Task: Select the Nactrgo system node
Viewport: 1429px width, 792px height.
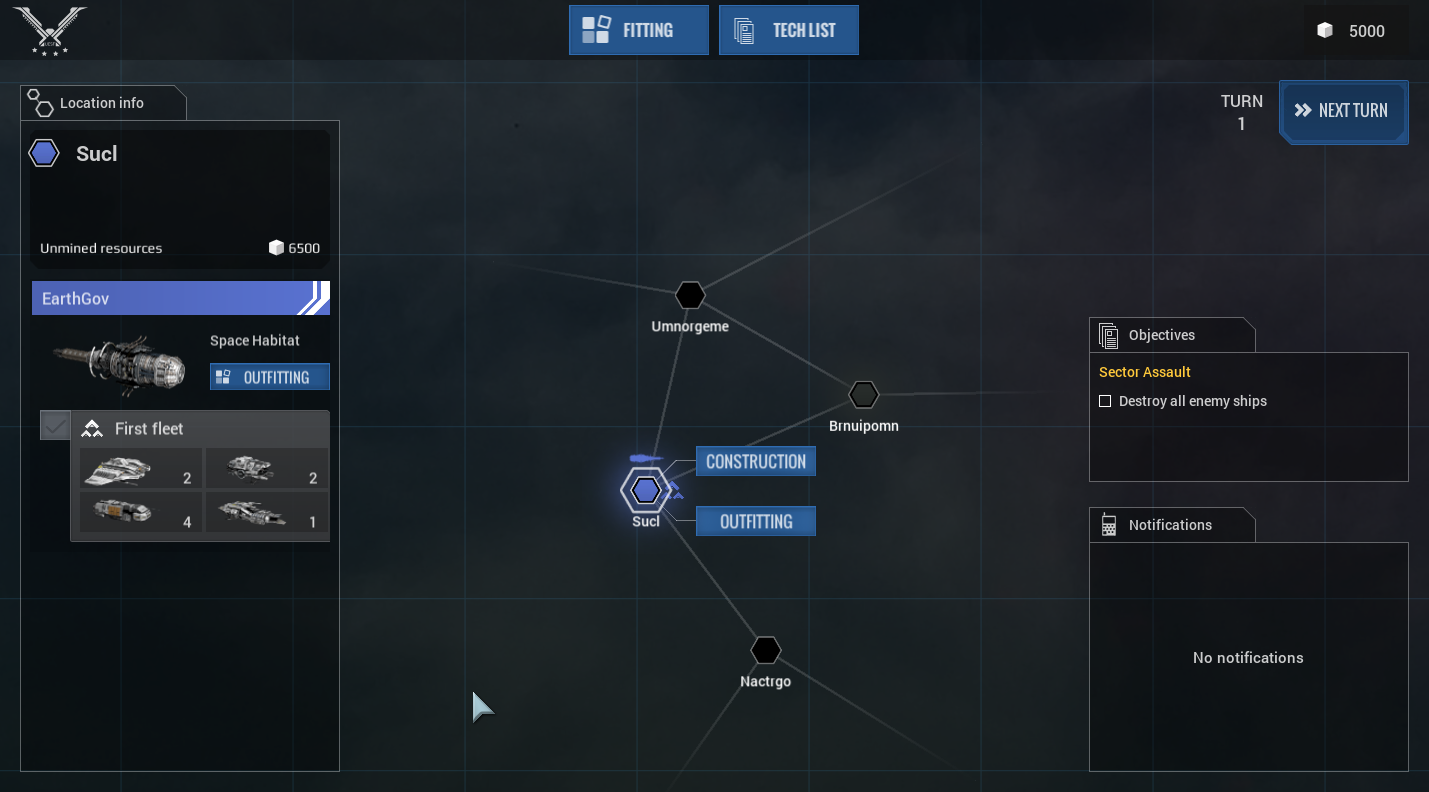Action: pyautogui.click(x=765, y=650)
